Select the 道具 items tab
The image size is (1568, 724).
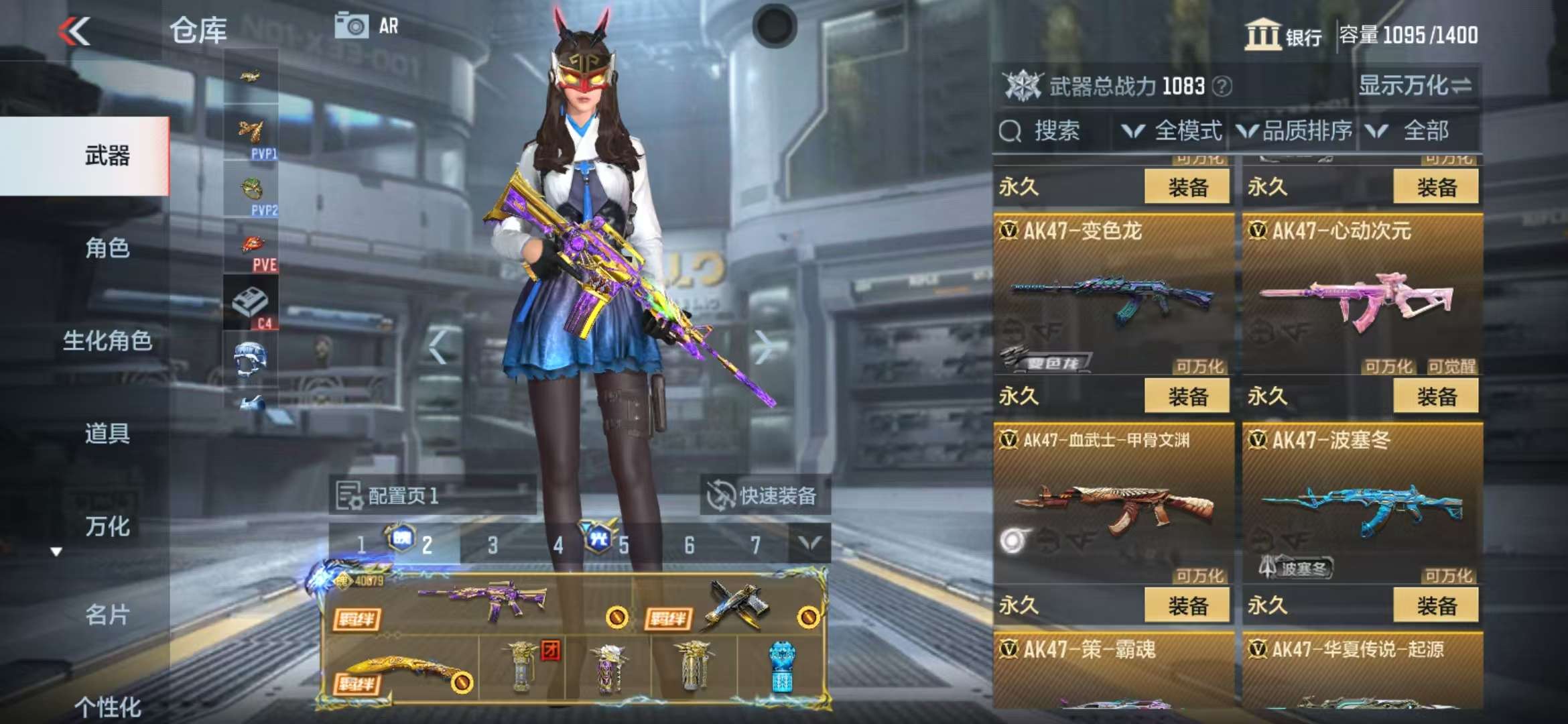click(x=107, y=434)
